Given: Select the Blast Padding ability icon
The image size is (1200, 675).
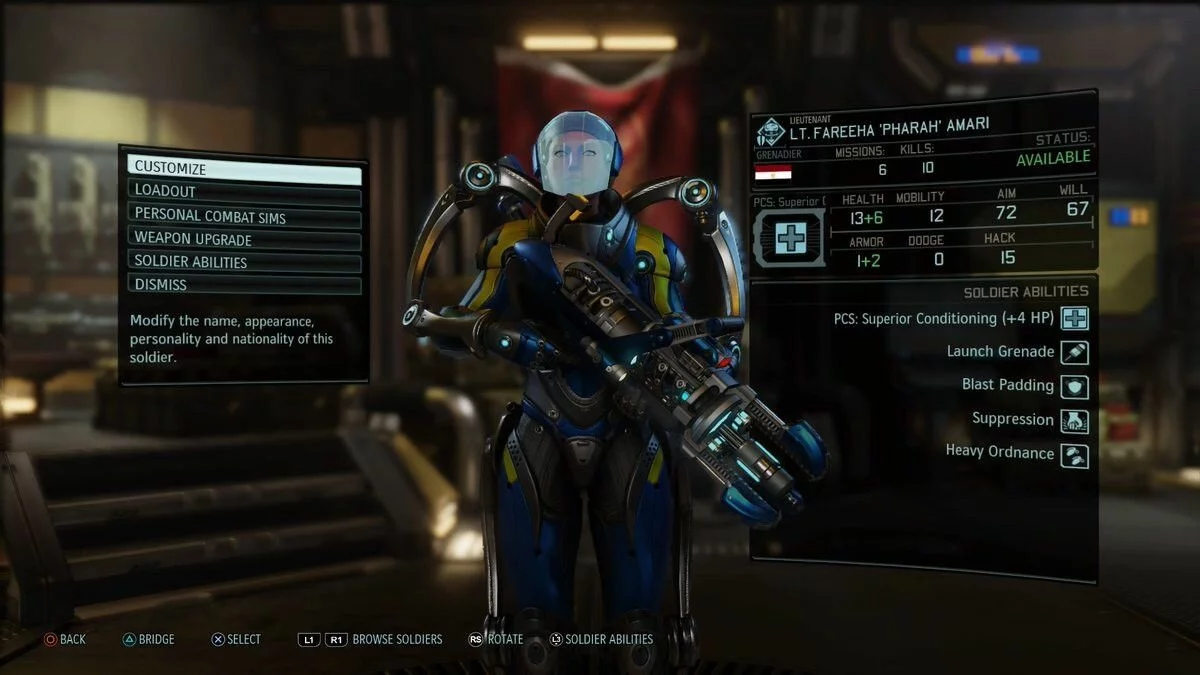Looking at the screenshot, I should click(1075, 386).
